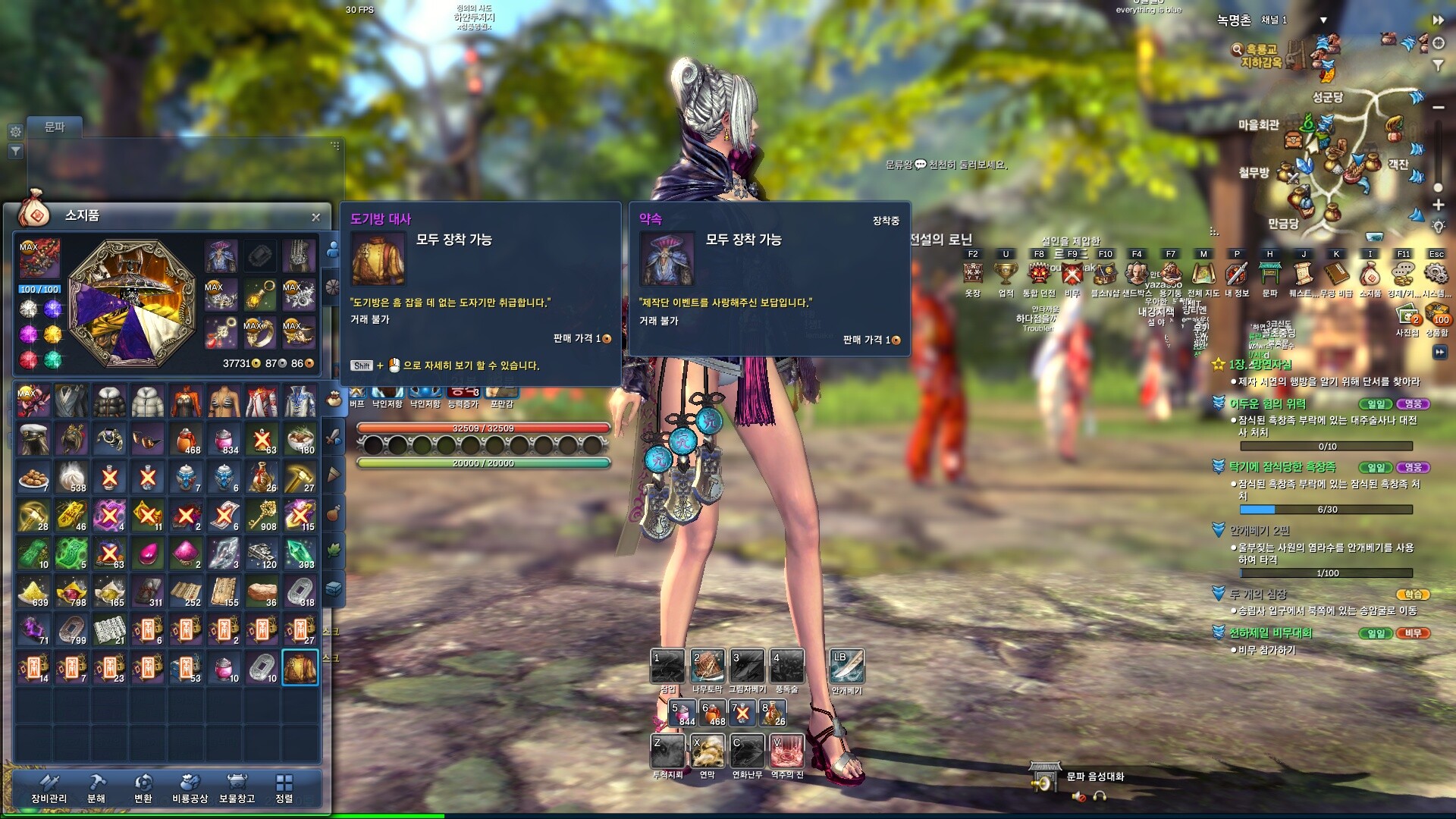Zoom in the minimap with plus button
Viewport: 1456px width, 819px height.
(x=1438, y=205)
